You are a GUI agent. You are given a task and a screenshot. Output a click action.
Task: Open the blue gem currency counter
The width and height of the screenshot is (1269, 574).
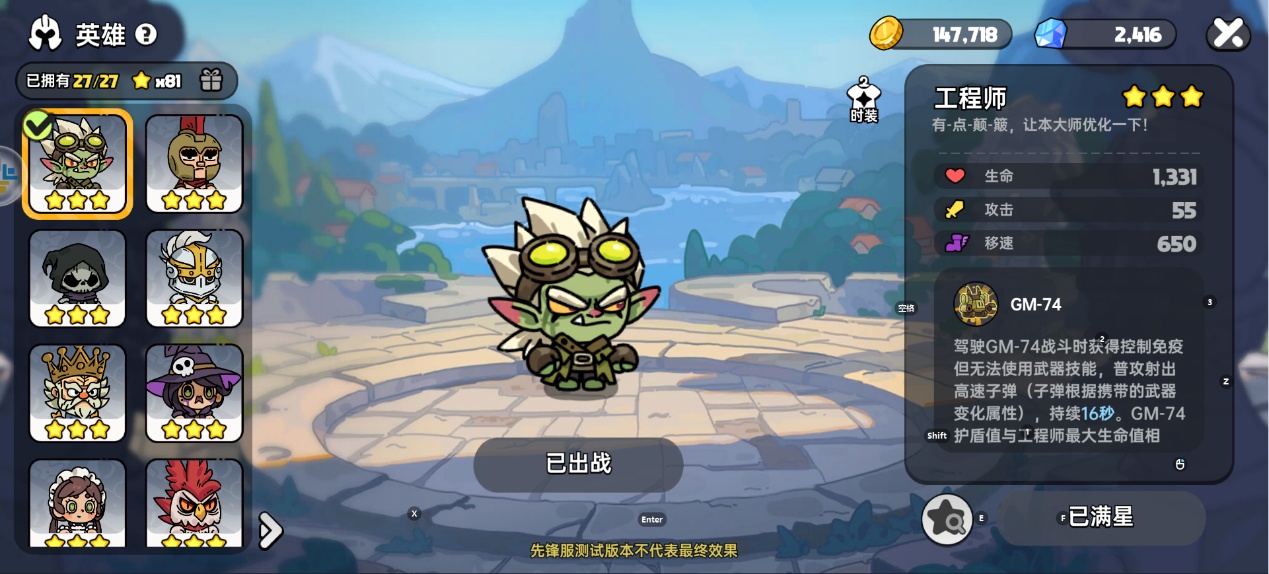(x=1105, y=35)
